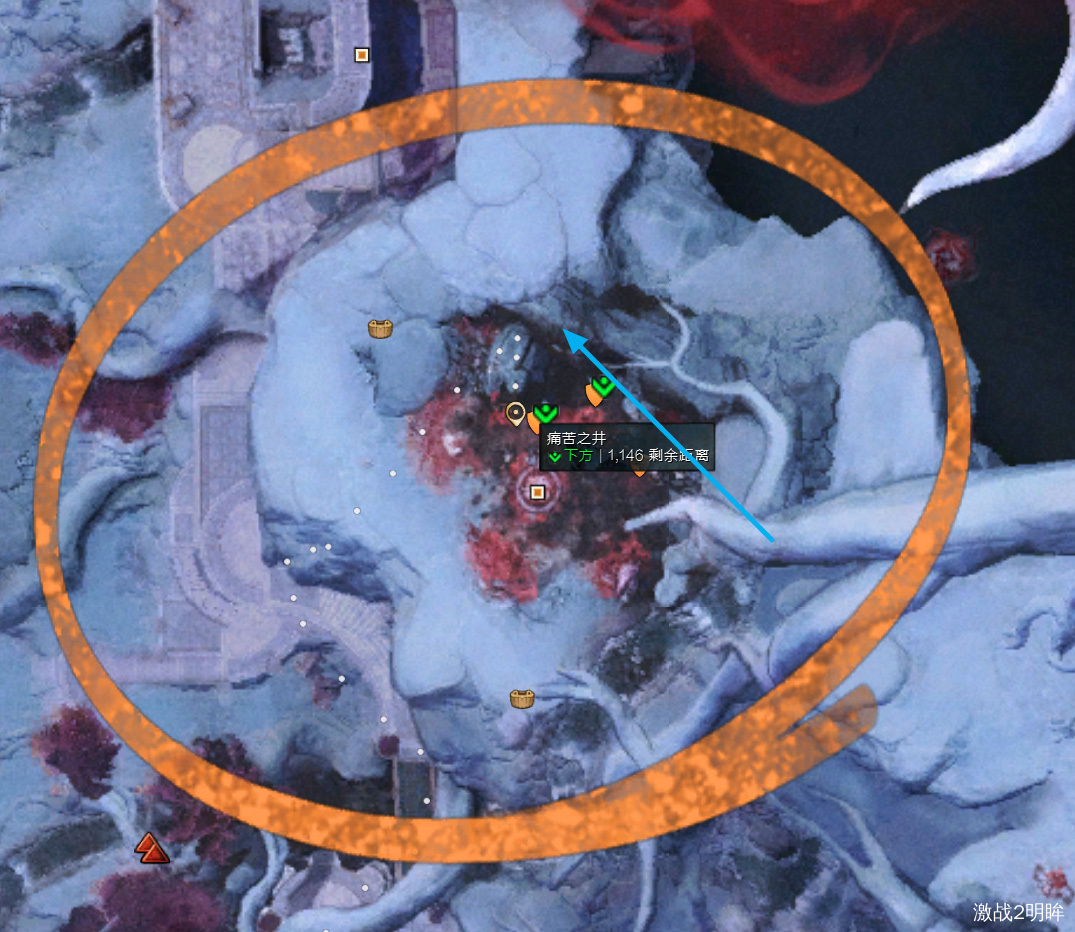1075x932 pixels.
Task: Select the green chevron marker nearest the blue arrowhead
Action: click(602, 384)
